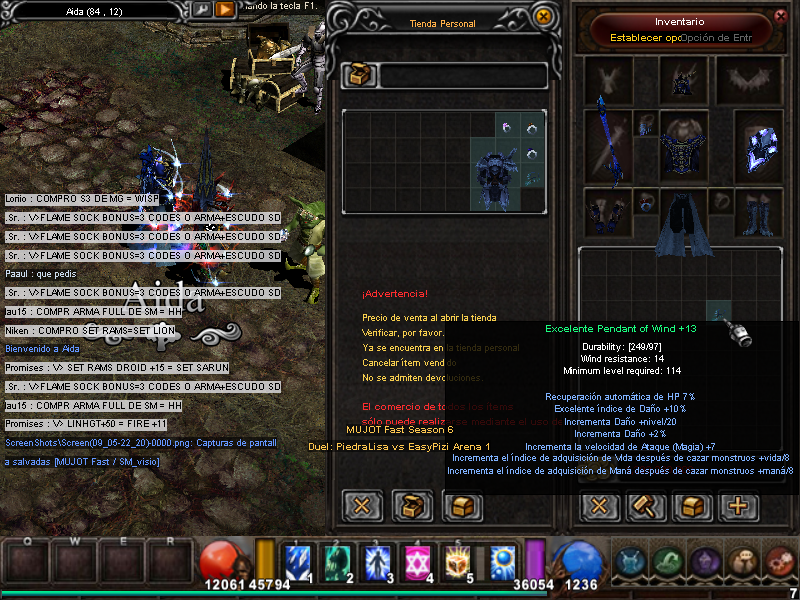
Task: Click the chest icon beside the shop name field
Action: click(358, 76)
